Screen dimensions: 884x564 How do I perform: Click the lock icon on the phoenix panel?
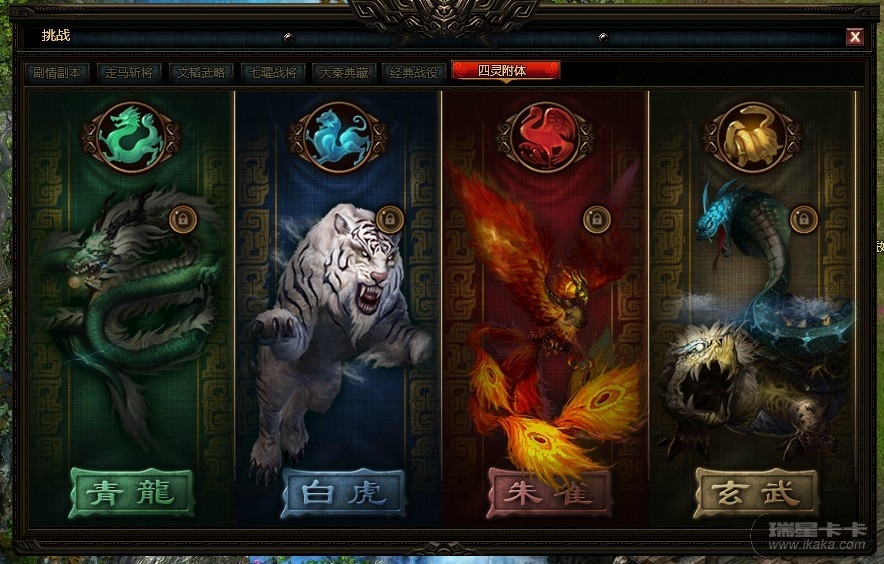tap(594, 218)
